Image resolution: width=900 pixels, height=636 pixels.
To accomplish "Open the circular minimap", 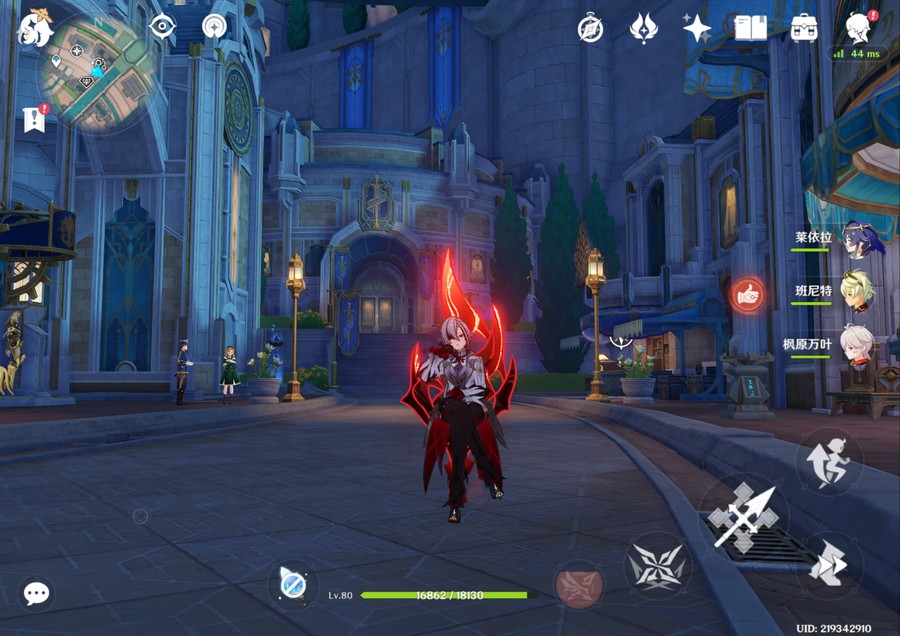I will coord(98,73).
